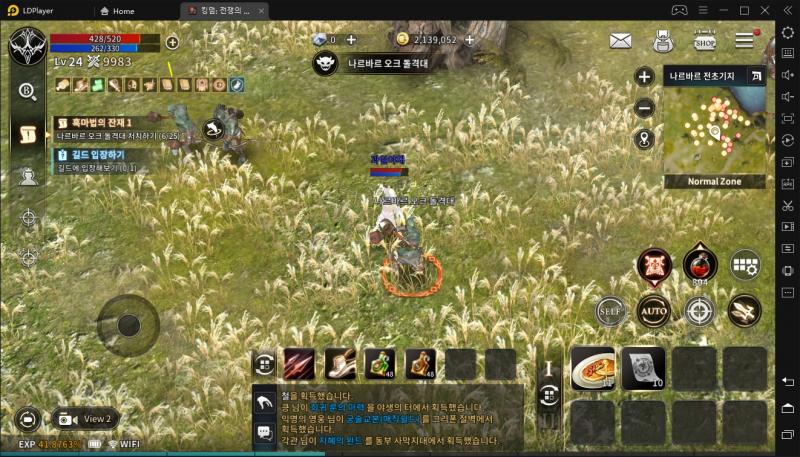The height and width of the screenshot is (457, 800).
Task: Open the chat speech bubble icon
Action: pyautogui.click(x=264, y=433)
